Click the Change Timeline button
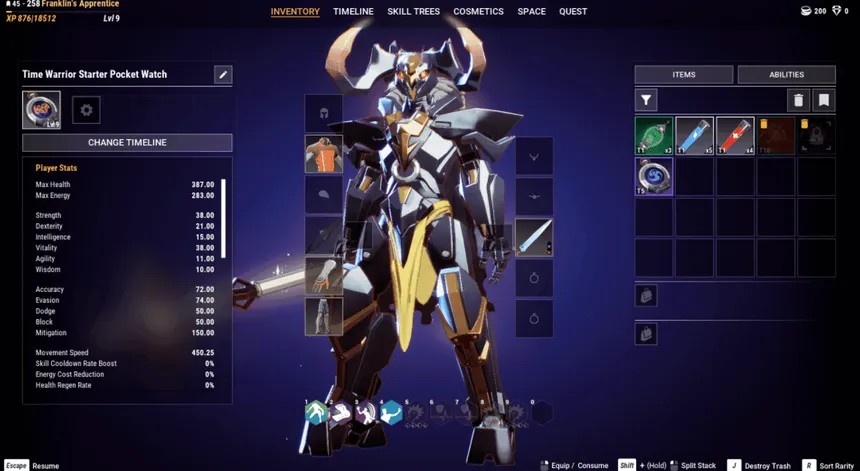Screen dimensions: 860x471 127,142
